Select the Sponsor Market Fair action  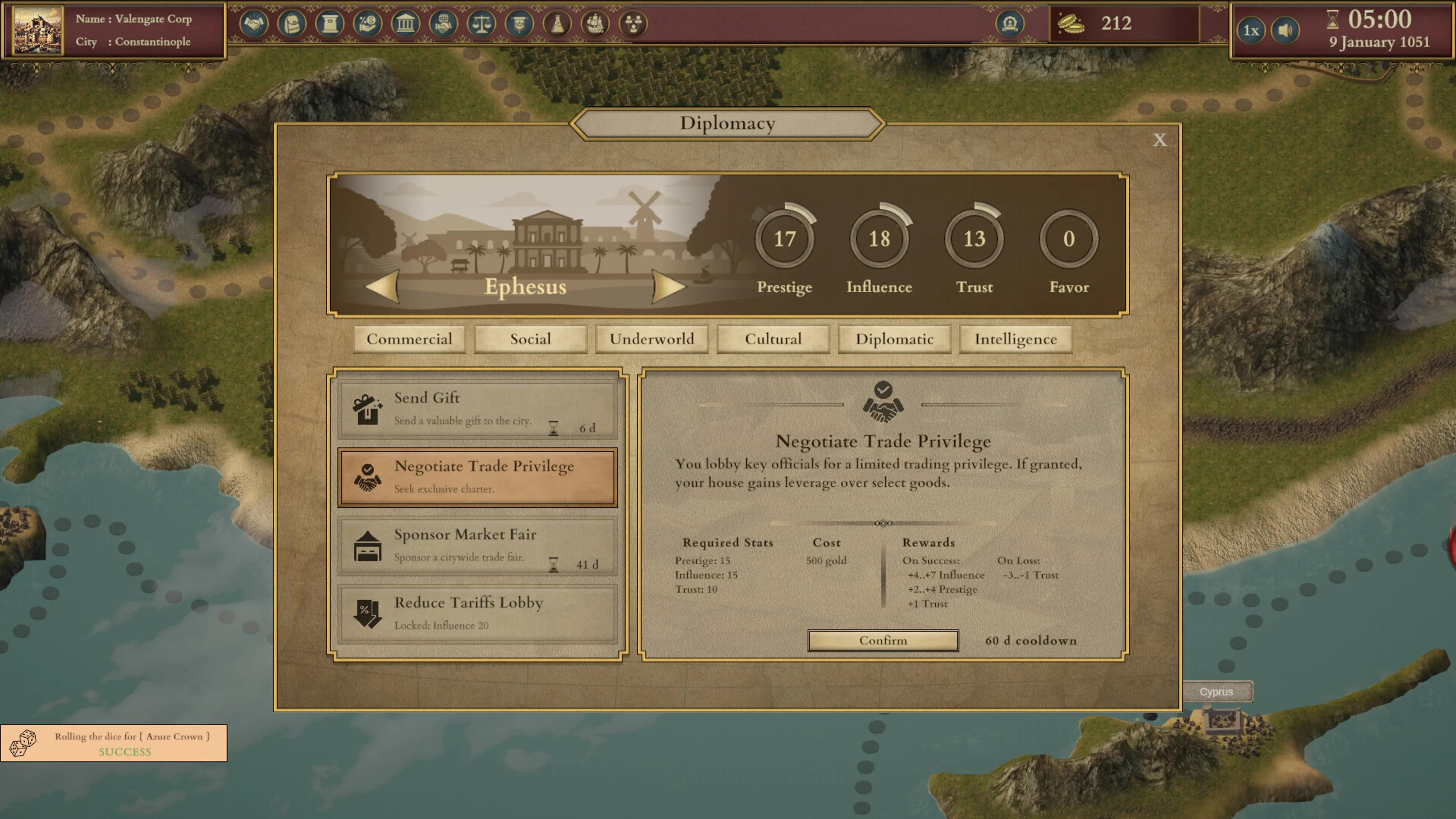477,546
